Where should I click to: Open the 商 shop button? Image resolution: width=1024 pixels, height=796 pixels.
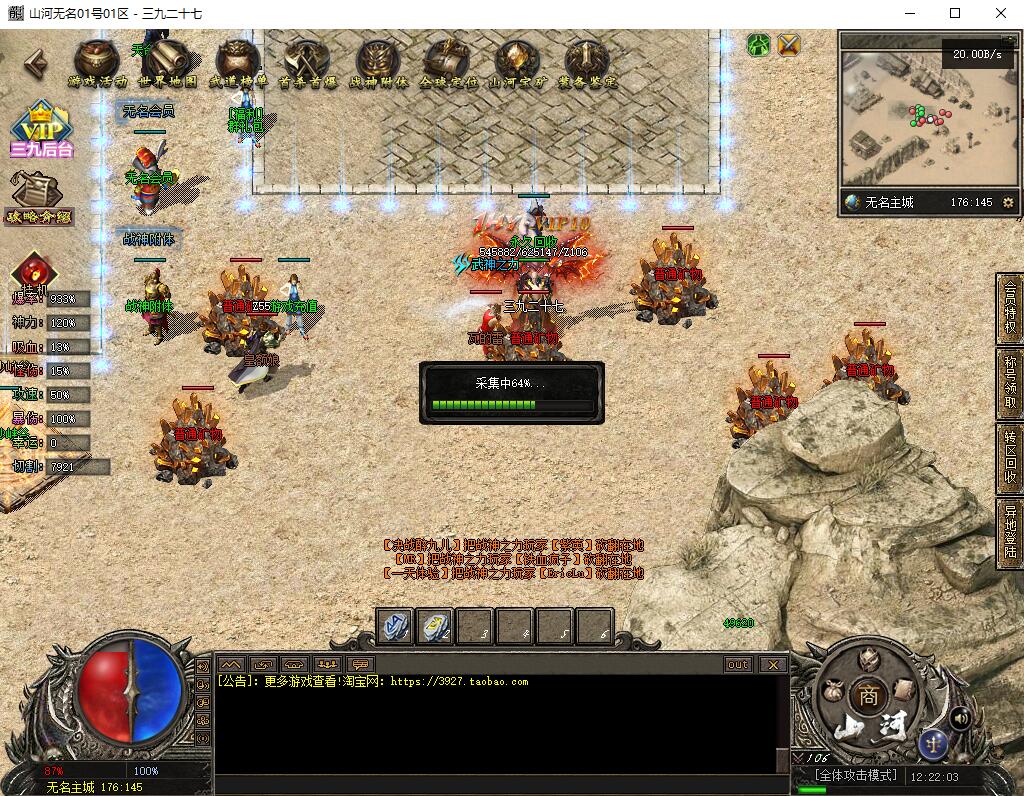point(868,697)
